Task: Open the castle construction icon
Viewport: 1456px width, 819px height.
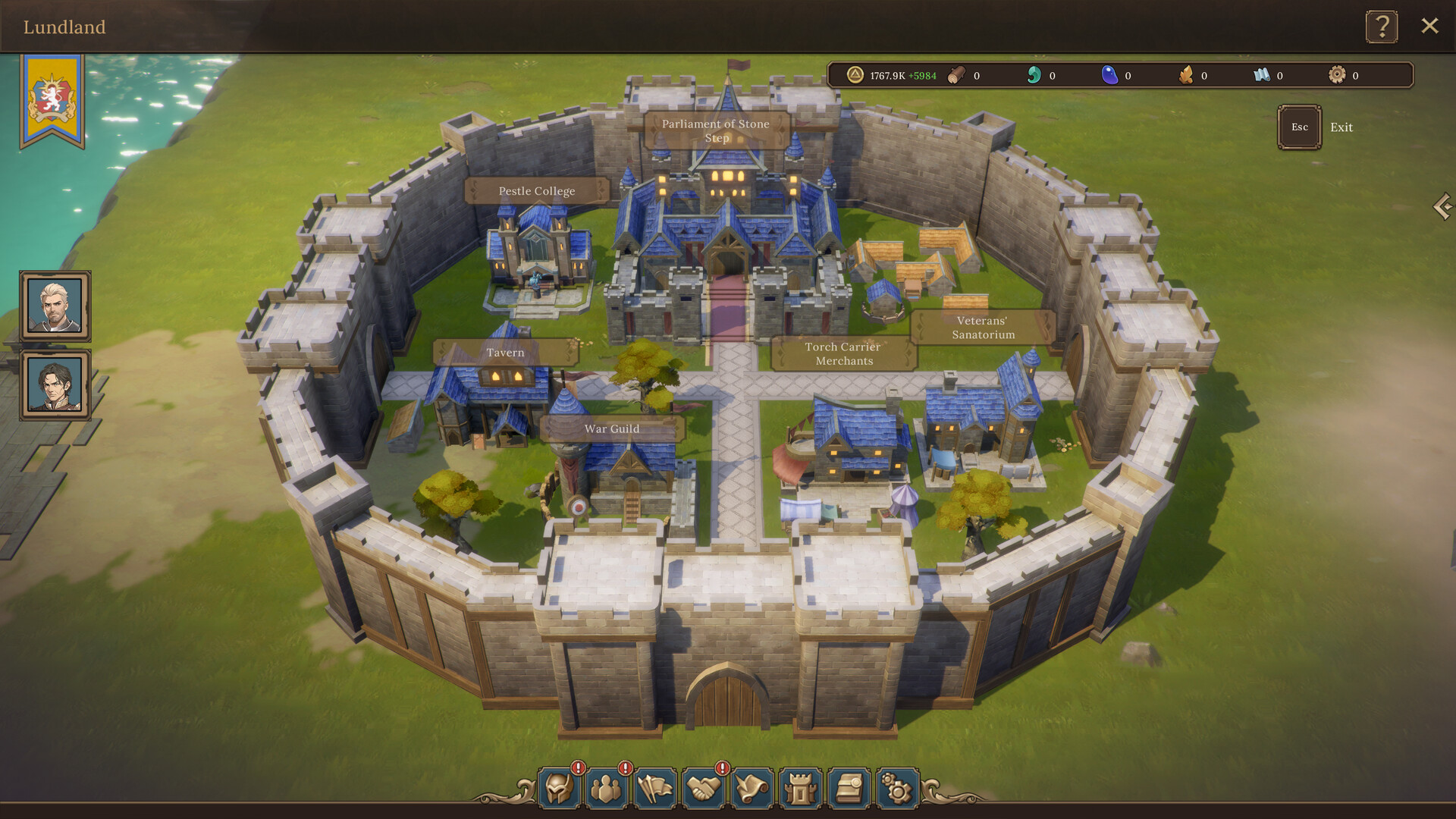Action: click(802, 789)
